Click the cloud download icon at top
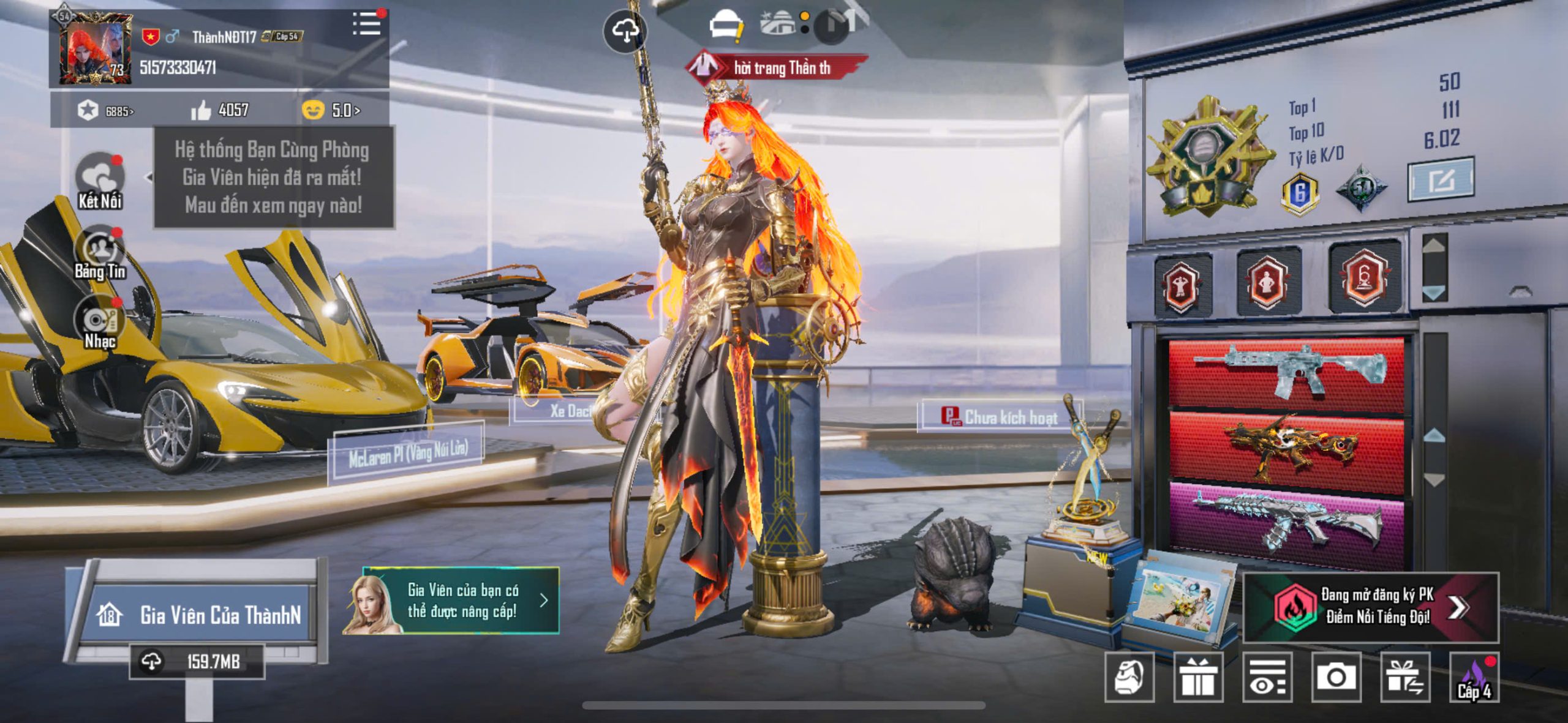This screenshot has width=1568, height=723. [x=625, y=31]
